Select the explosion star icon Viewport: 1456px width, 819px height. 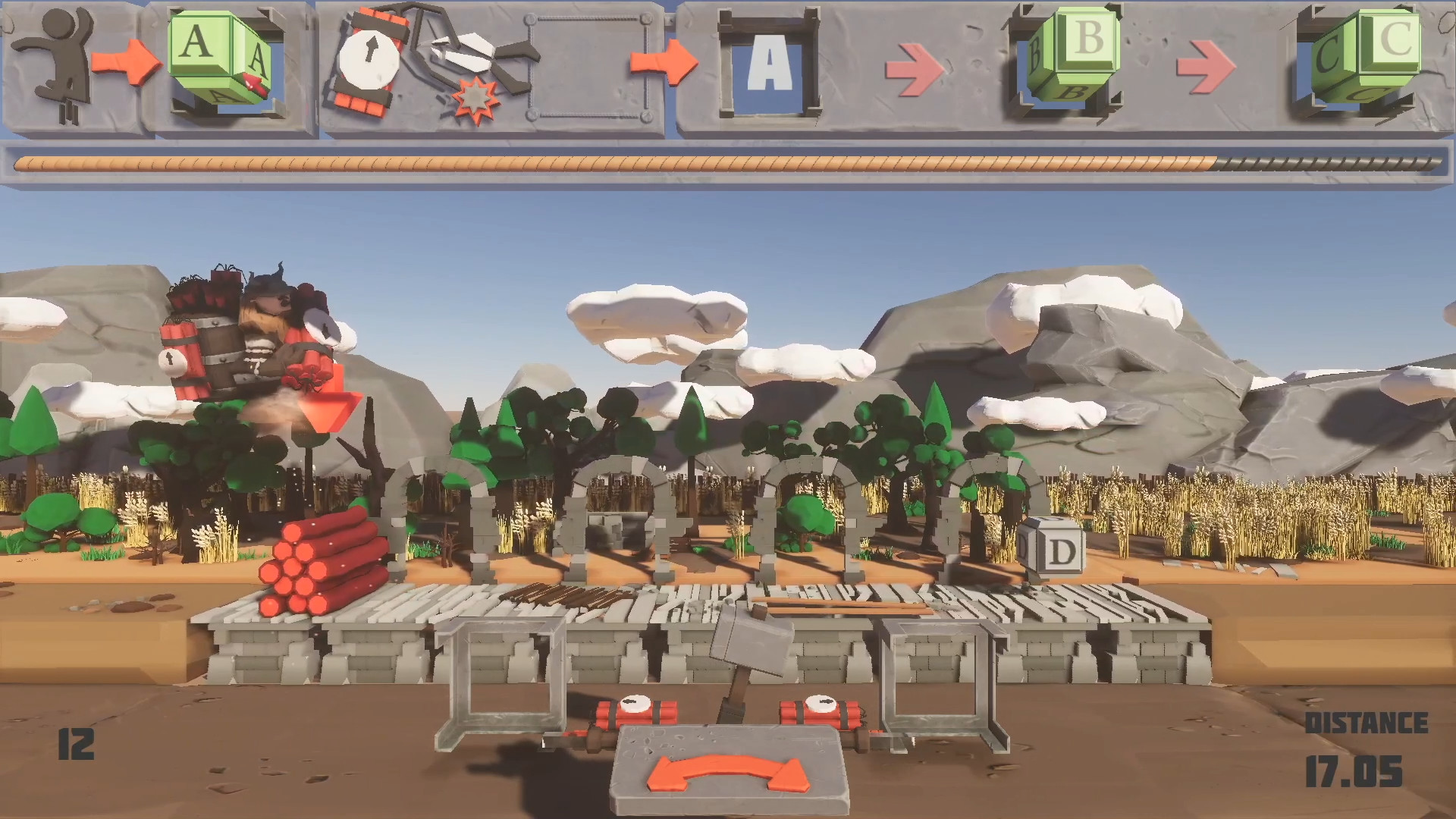tap(475, 97)
